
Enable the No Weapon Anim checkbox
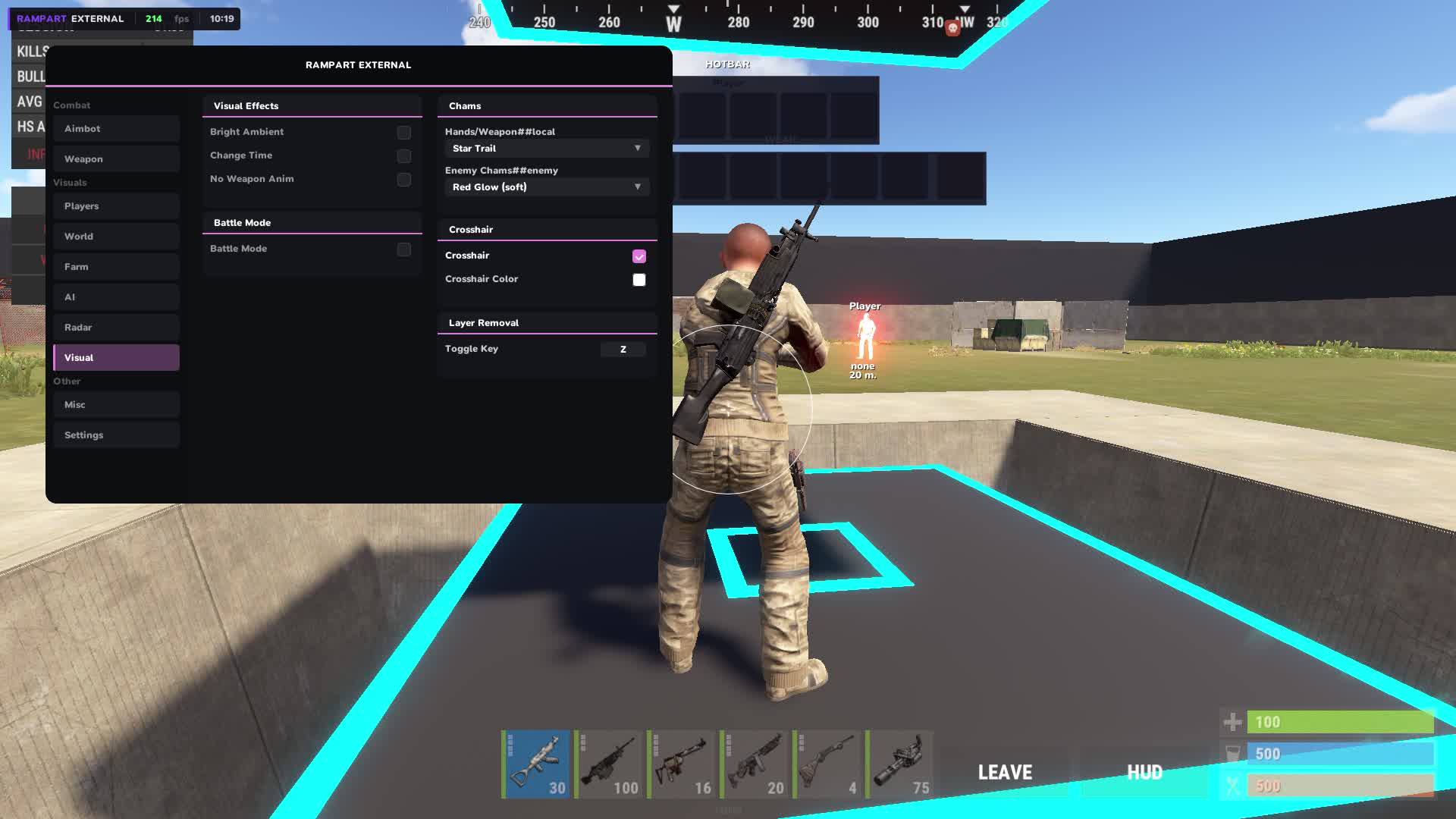[403, 180]
